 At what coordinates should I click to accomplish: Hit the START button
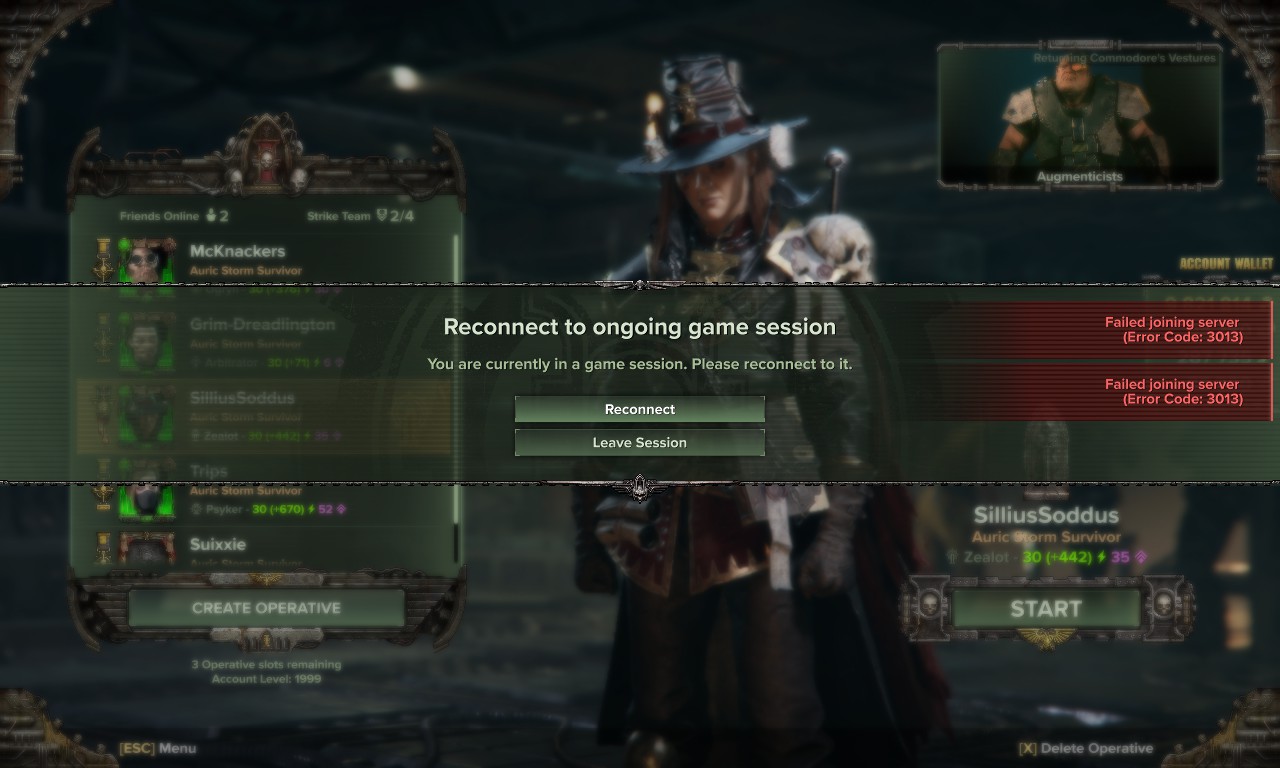click(x=1045, y=608)
